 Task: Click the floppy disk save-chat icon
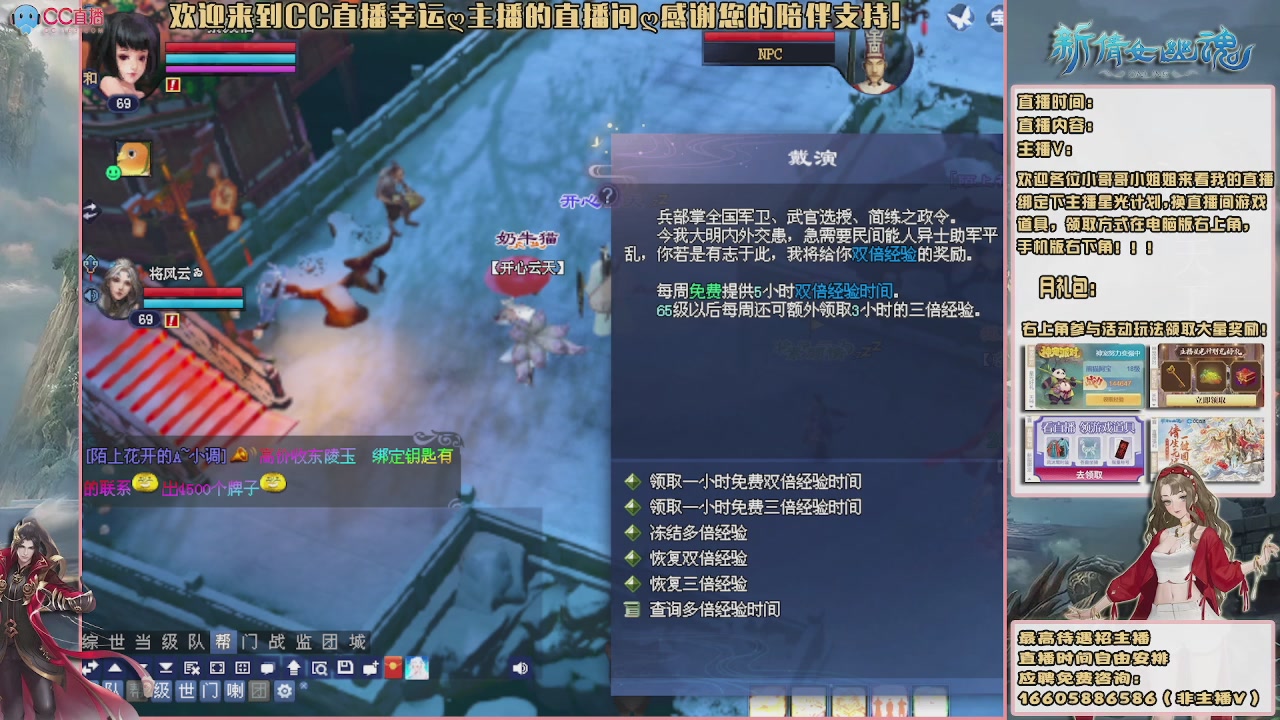pos(344,669)
